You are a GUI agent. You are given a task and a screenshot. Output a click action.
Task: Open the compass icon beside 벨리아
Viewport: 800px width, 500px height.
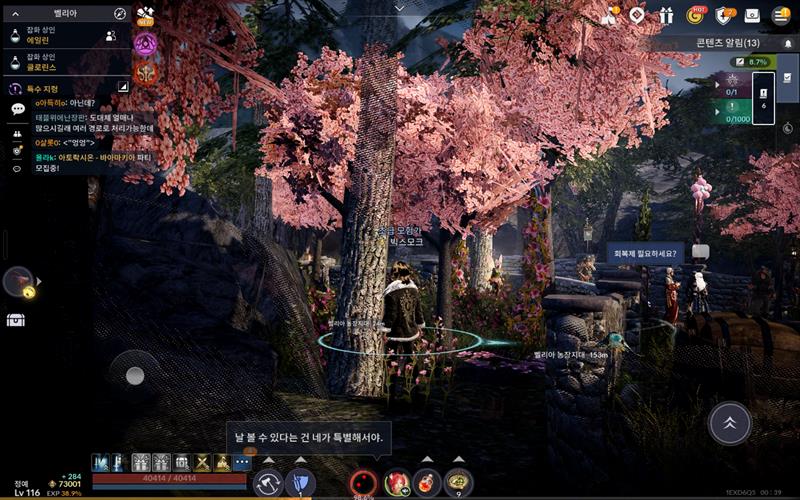[120, 13]
